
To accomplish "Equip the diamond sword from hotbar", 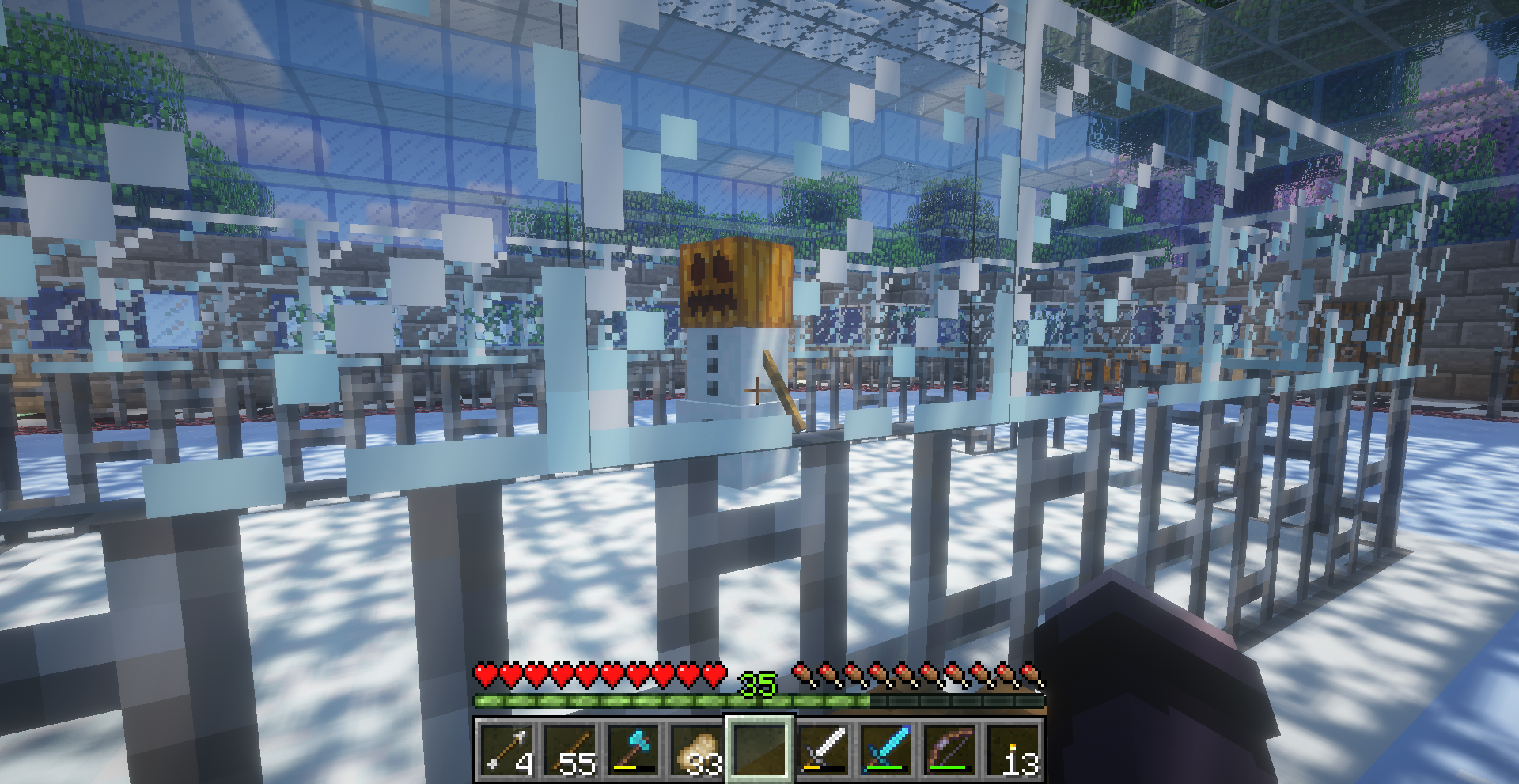I will [x=887, y=749].
